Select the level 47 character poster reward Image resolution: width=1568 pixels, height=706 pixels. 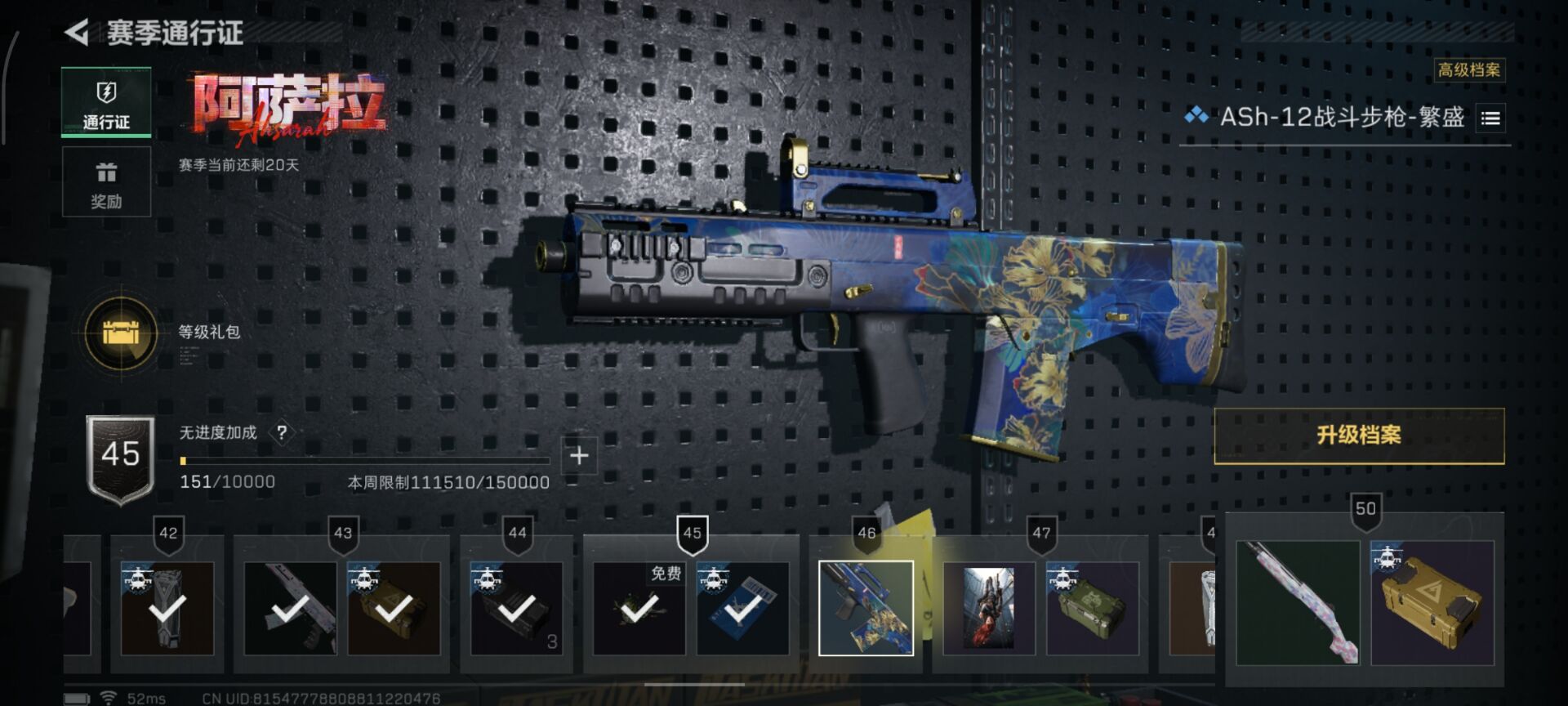point(989,608)
